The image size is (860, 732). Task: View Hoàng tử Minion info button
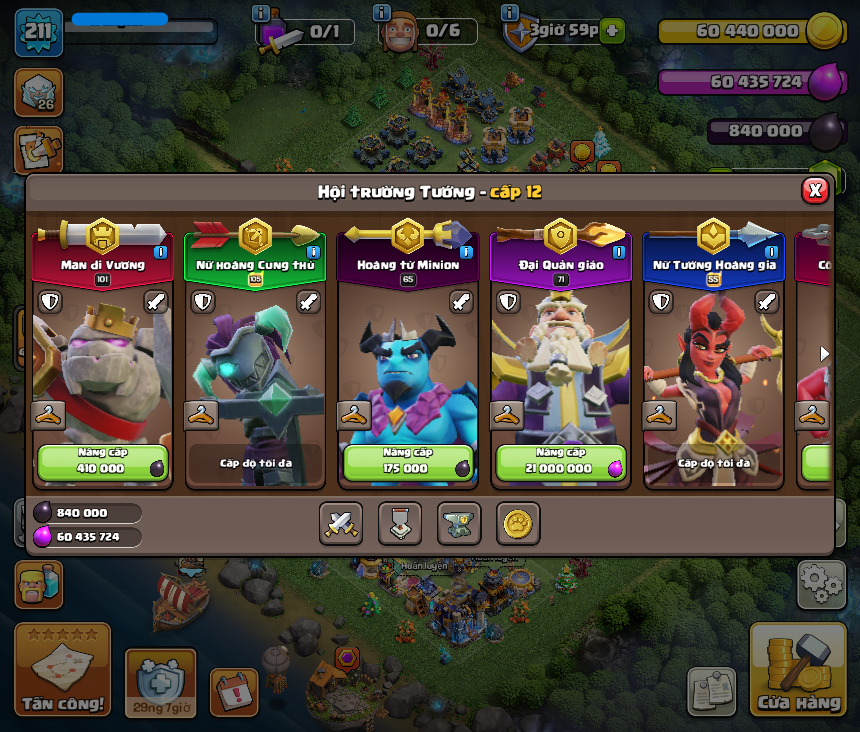(x=466, y=252)
